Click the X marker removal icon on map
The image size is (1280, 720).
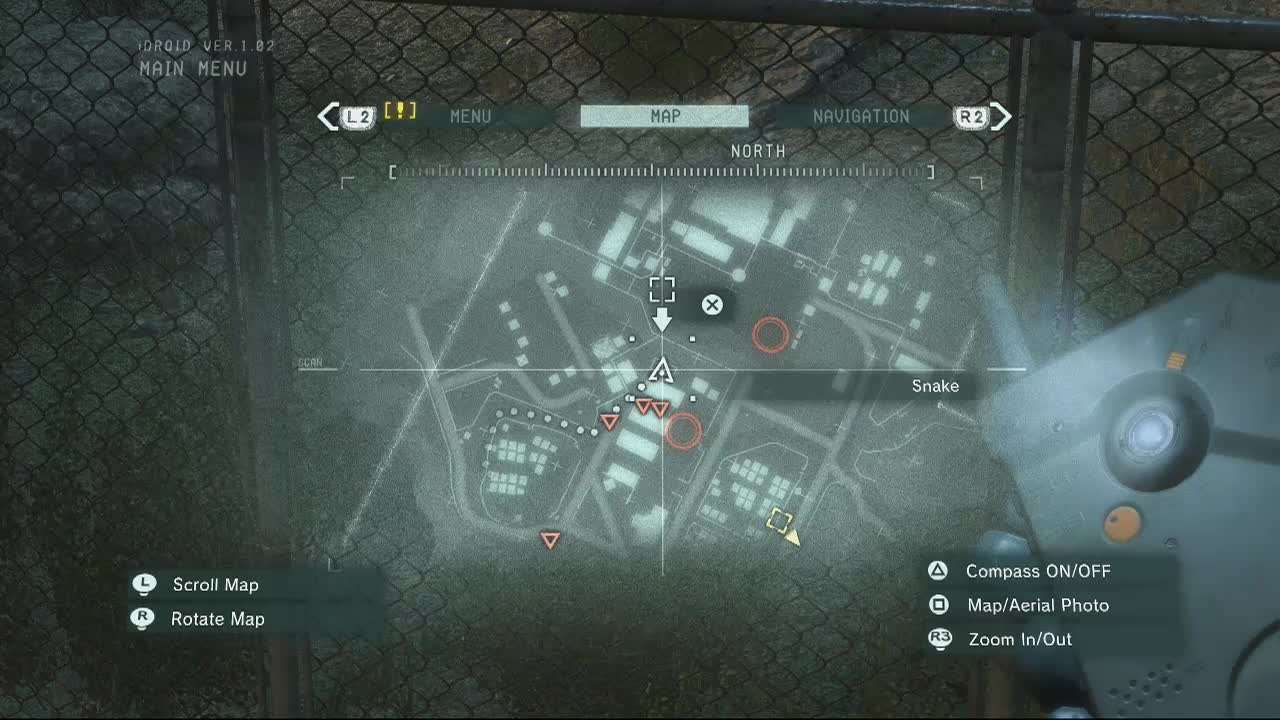tap(711, 305)
